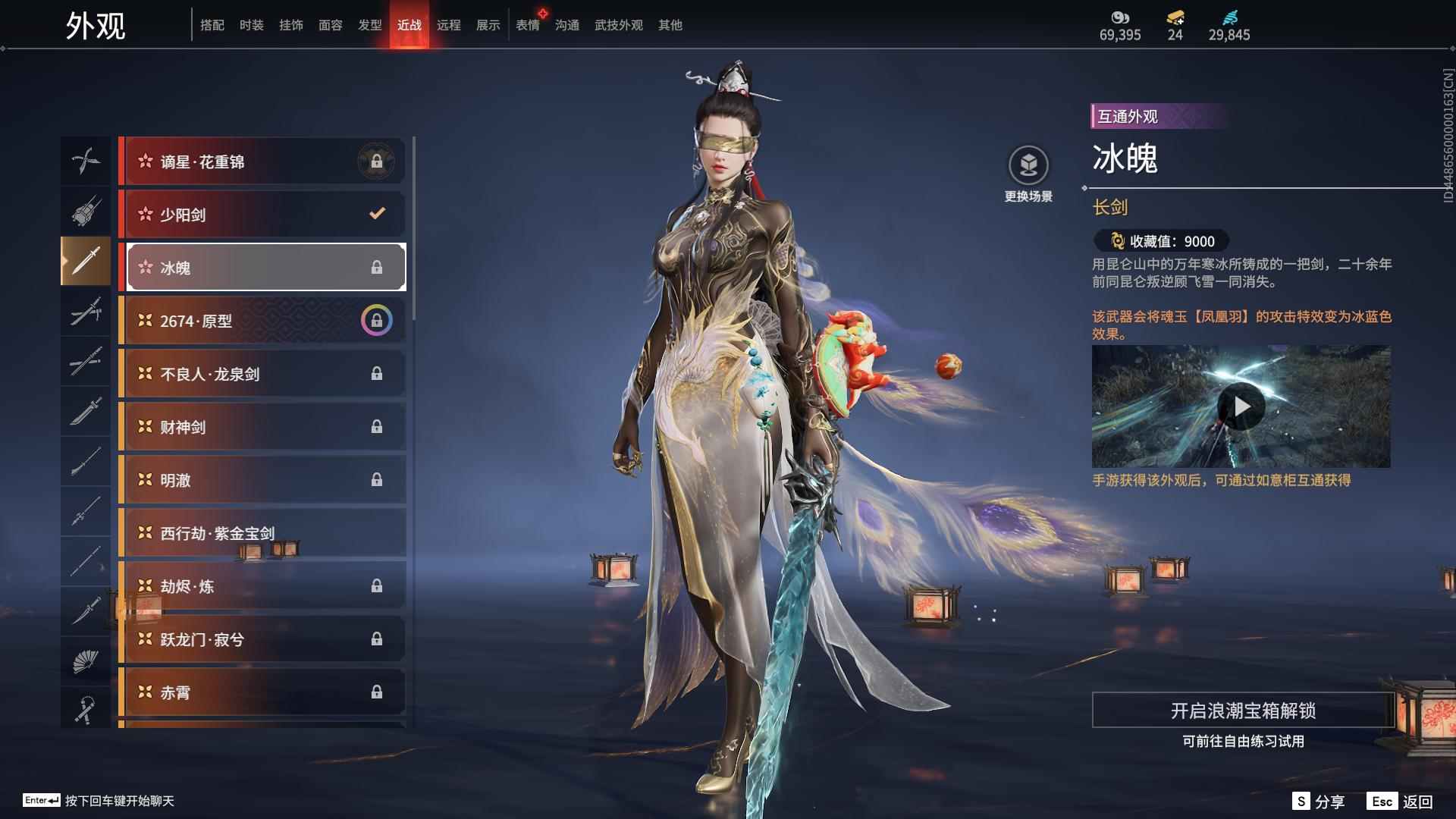Play the 冰魄 preview video

(1241, 407)
